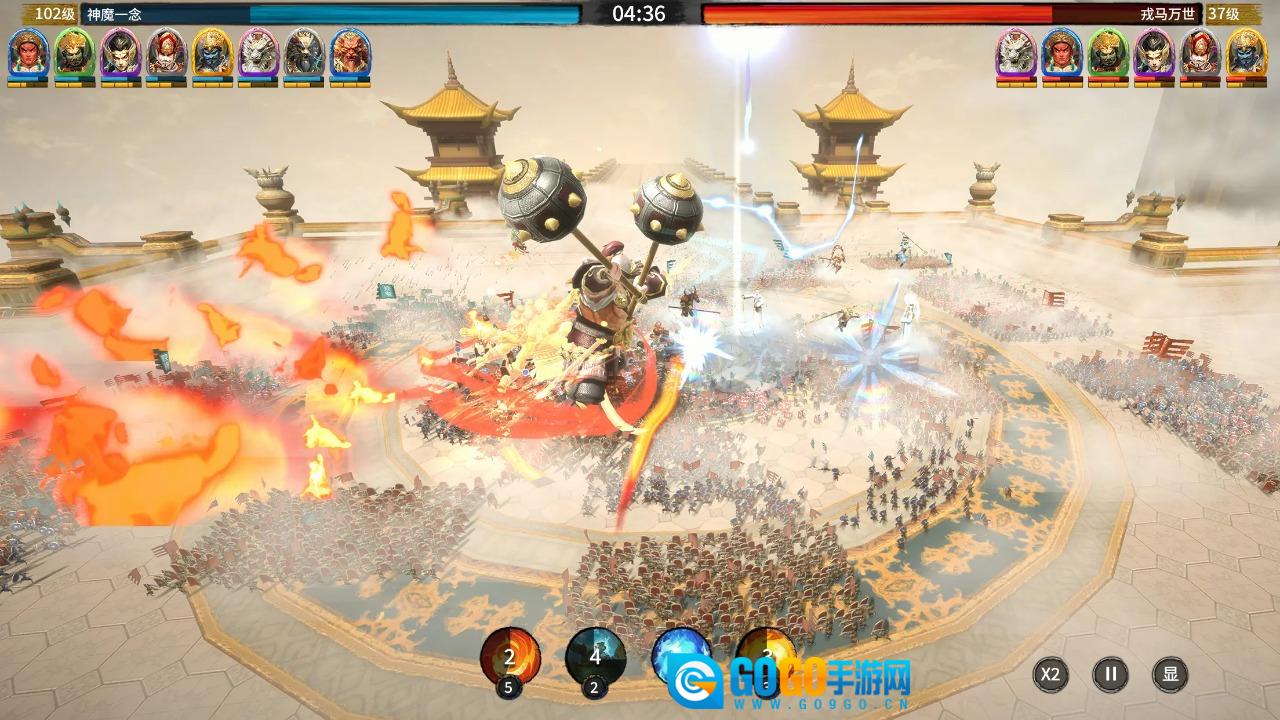Viewport: 1280px width, 720px height.
Task: Select the red lion beast hero portrait
Action: pos(350,53)
